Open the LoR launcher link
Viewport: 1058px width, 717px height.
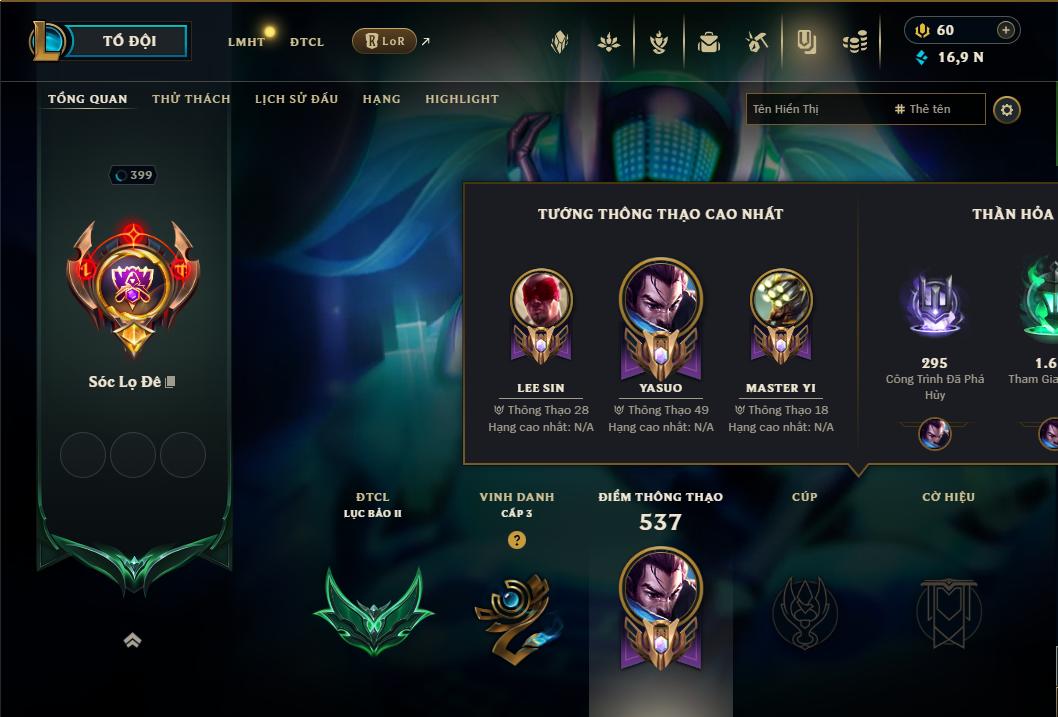385,41
